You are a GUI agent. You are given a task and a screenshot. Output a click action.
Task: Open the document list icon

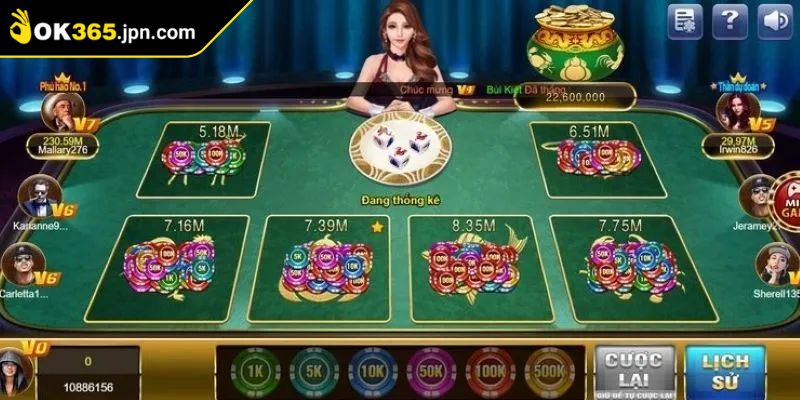click(687, 21)
